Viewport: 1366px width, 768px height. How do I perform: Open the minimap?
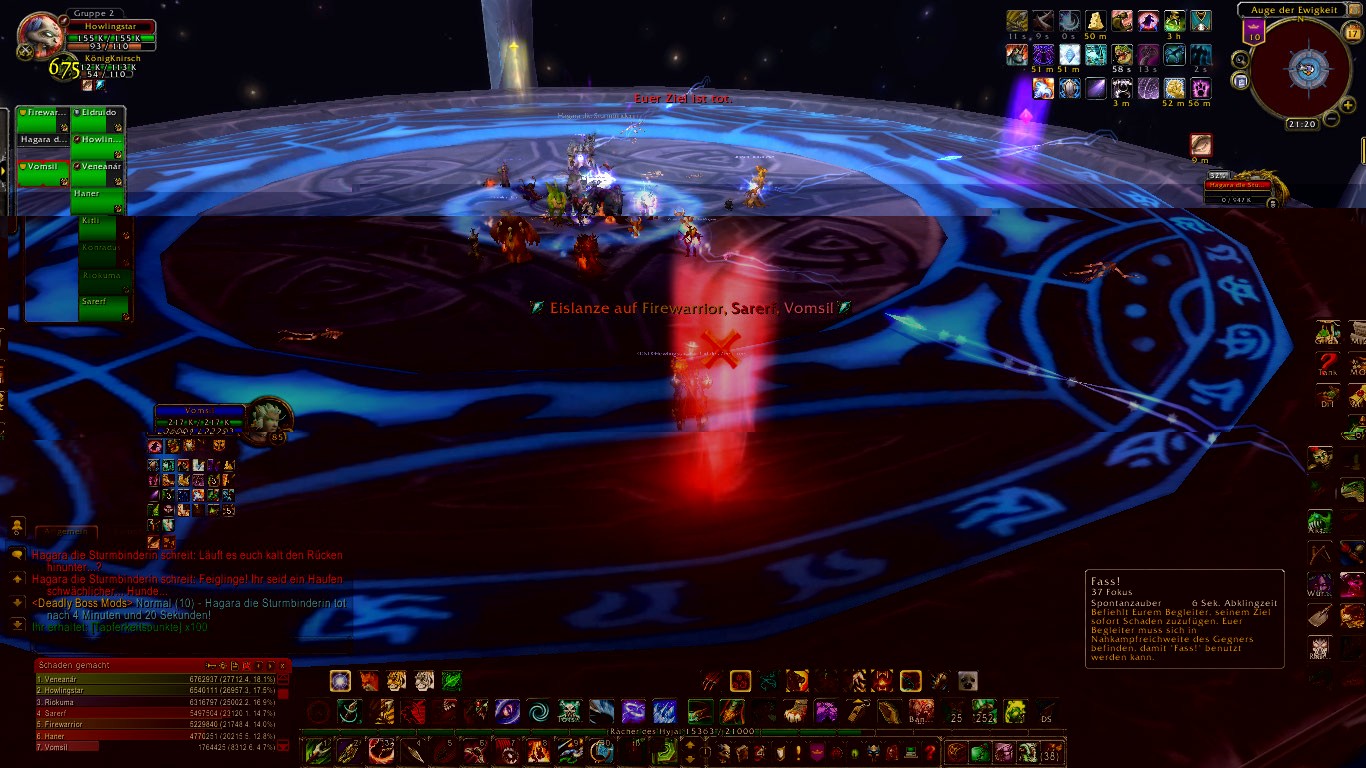point(1306,67)
